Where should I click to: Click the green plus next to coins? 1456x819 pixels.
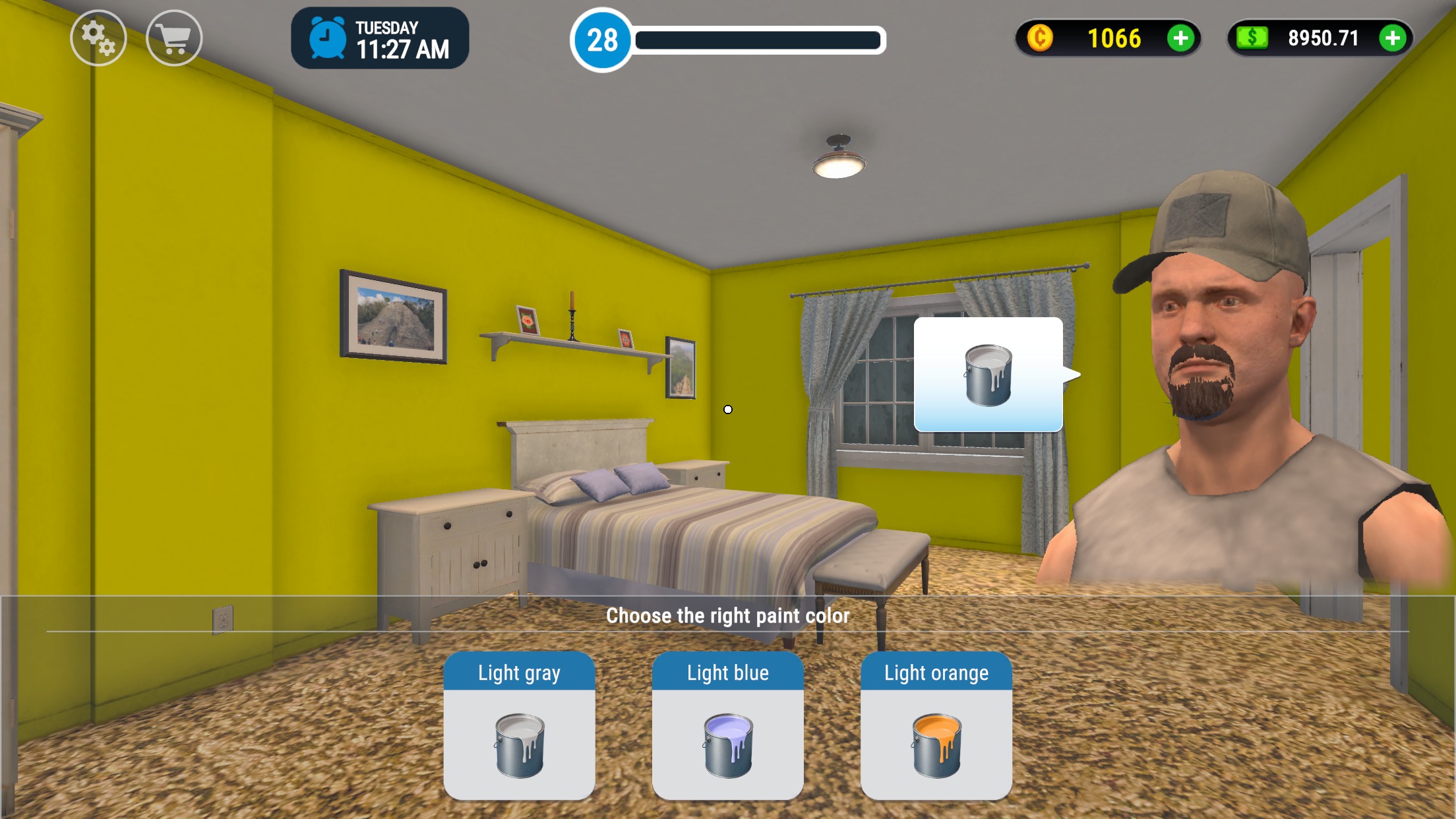point(1181,39)
